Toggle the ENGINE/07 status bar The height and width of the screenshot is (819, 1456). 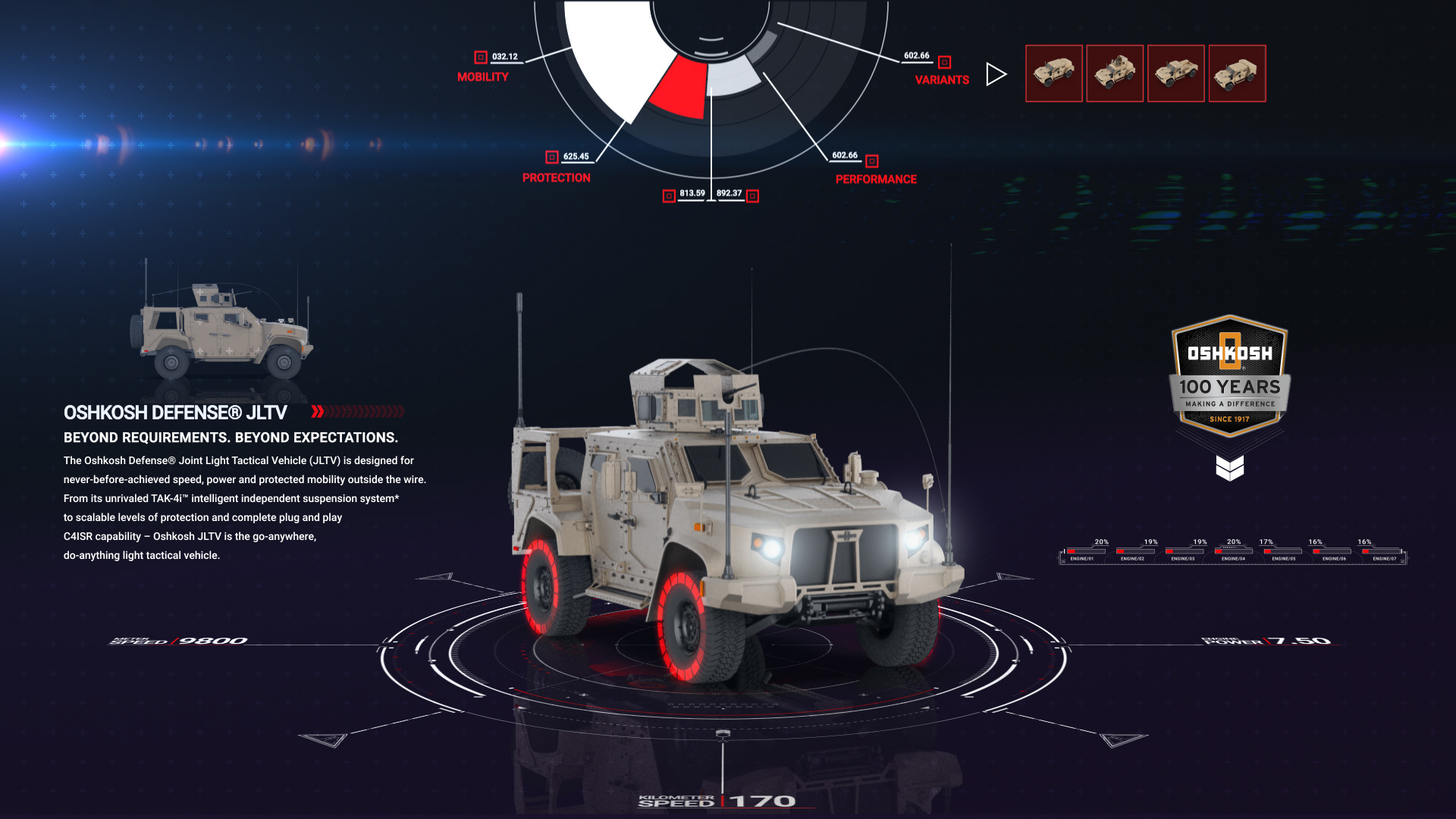click(x=1380, y=553)
